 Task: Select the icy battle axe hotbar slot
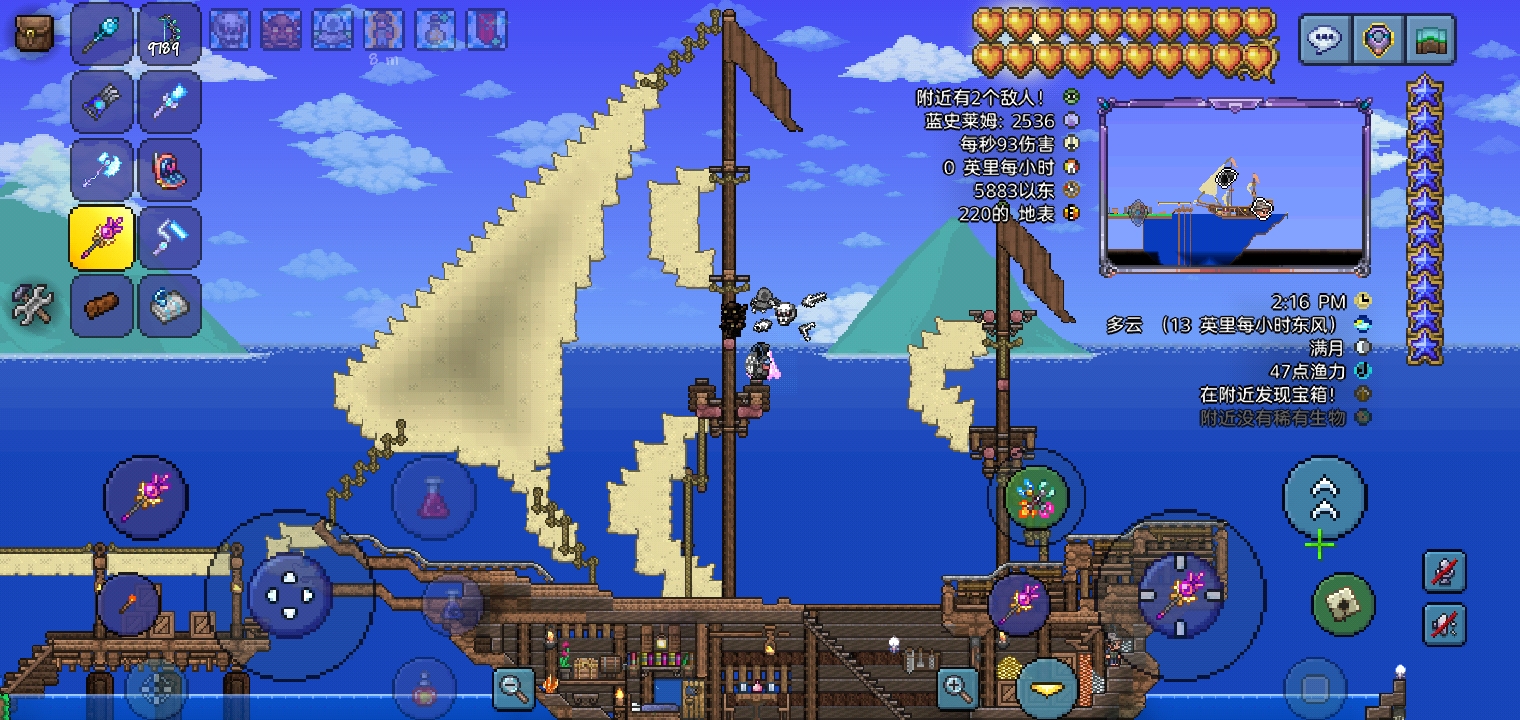click(102, 170)
